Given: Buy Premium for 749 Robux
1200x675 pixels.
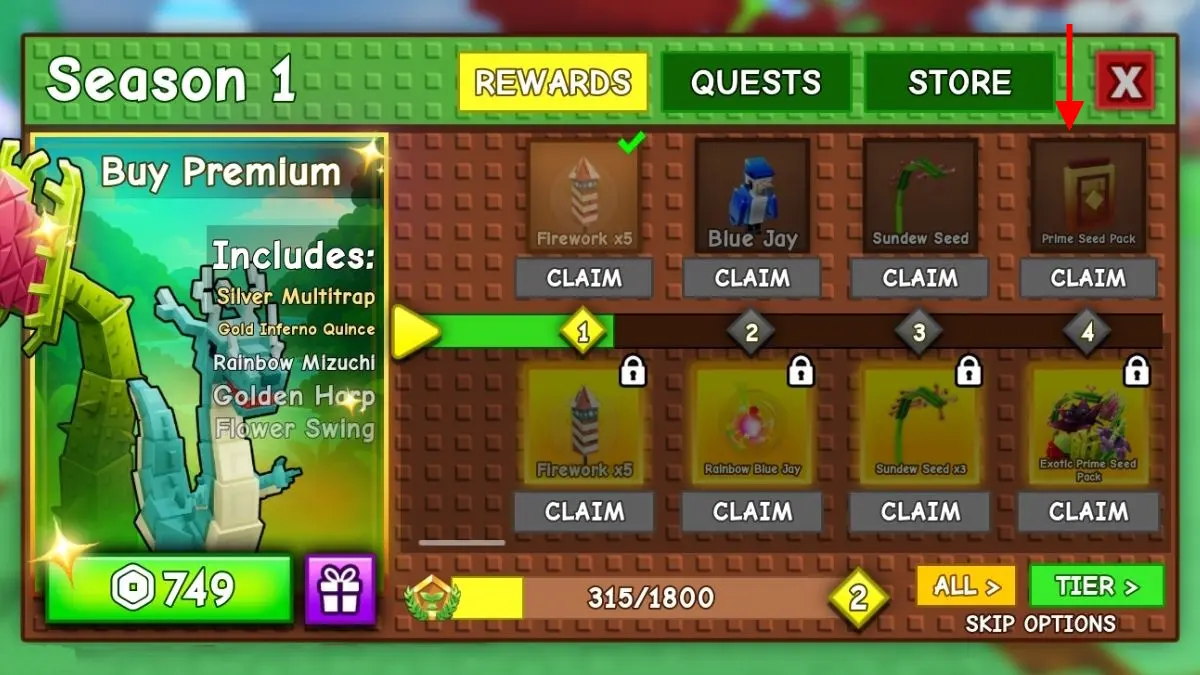Looking at the screenshot, I should 168,590.
